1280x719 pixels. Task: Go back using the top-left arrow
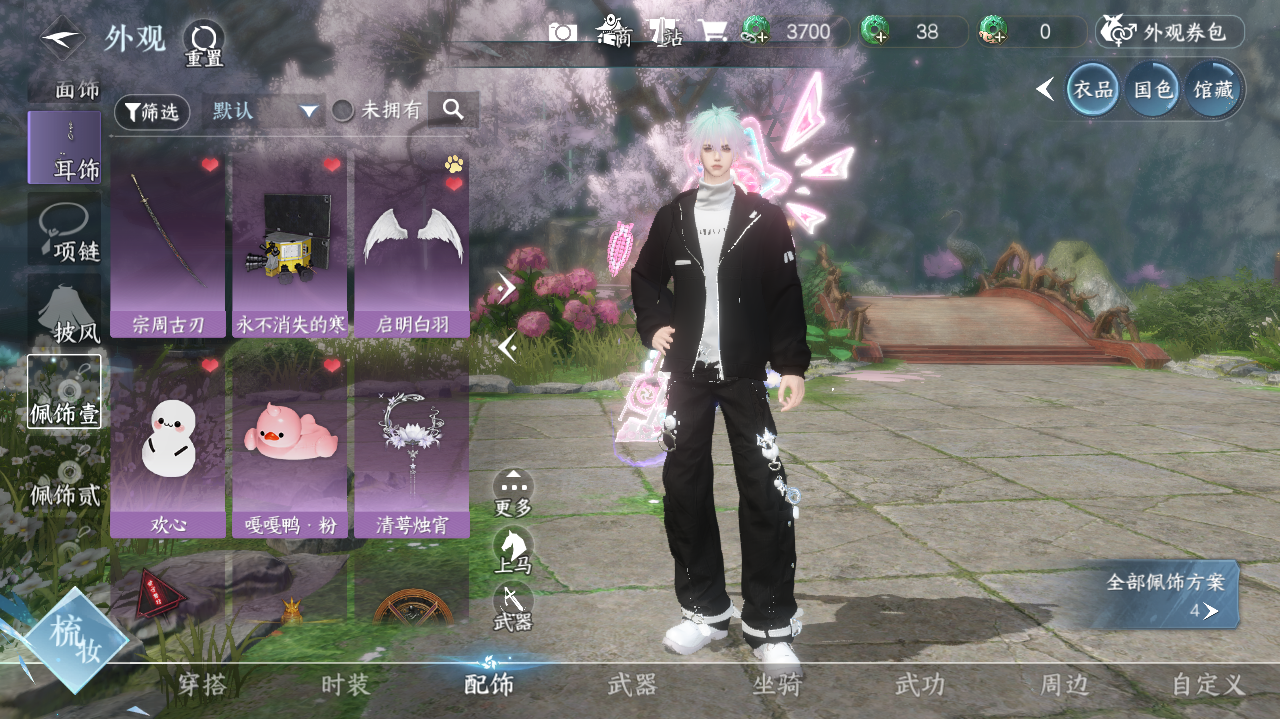[62, 38]
